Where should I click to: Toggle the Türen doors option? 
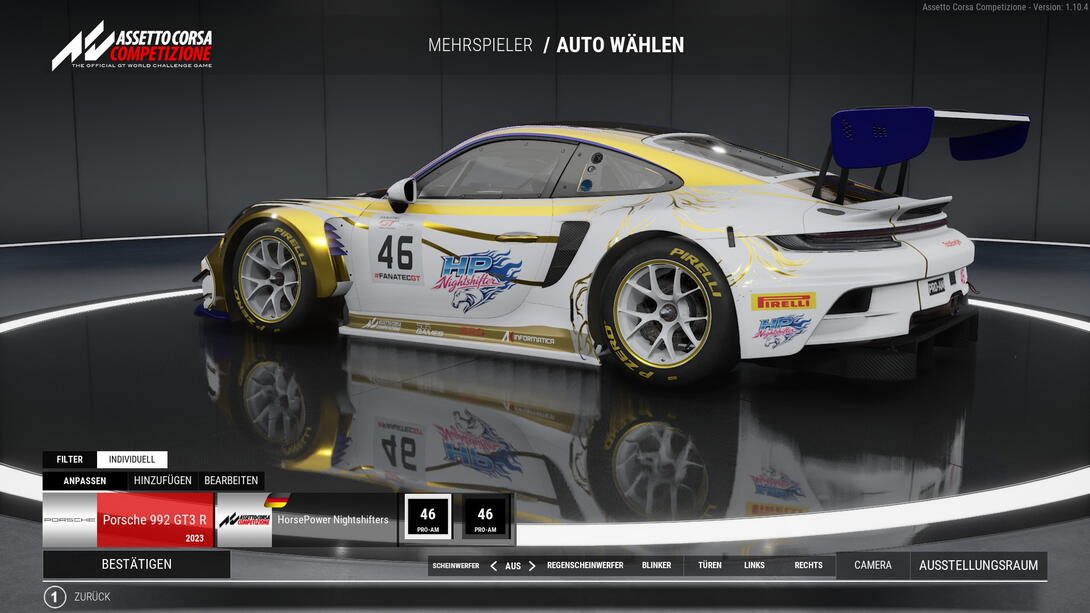tap(710, 566)
